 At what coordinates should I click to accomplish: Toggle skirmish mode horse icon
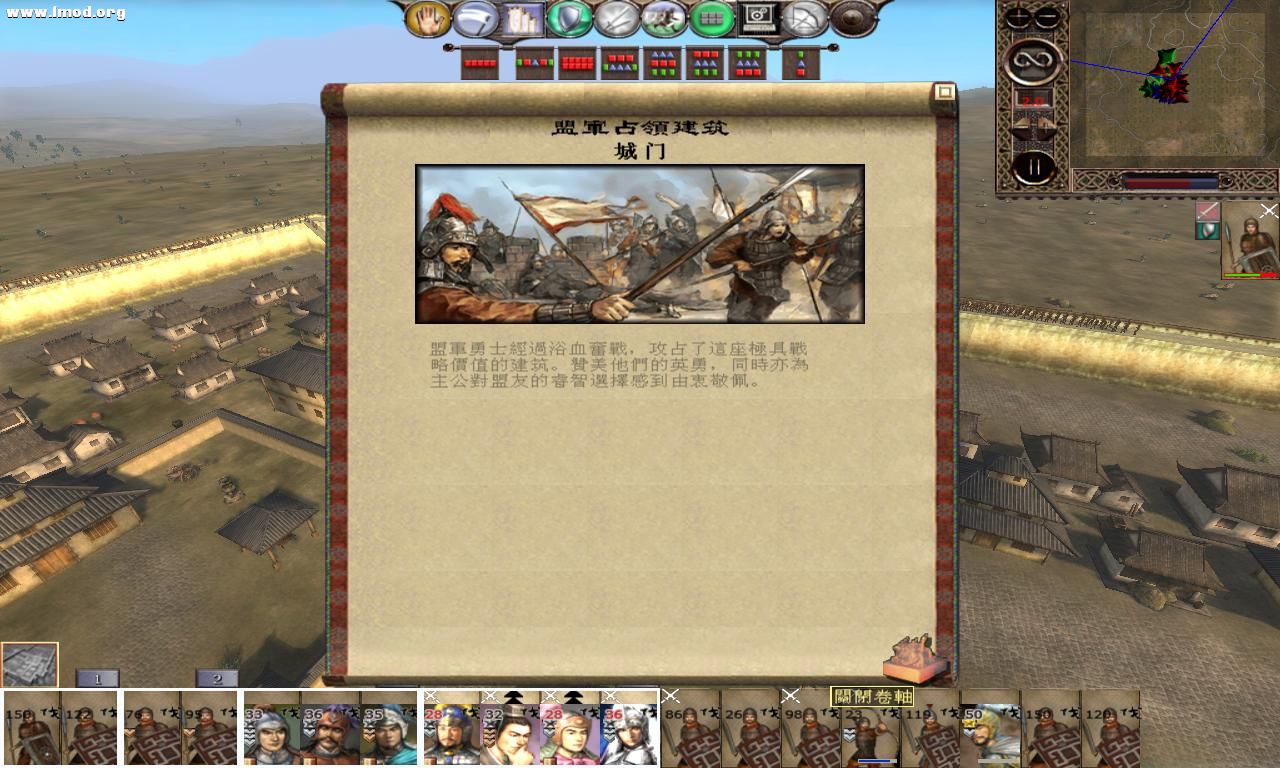[665, 17]
